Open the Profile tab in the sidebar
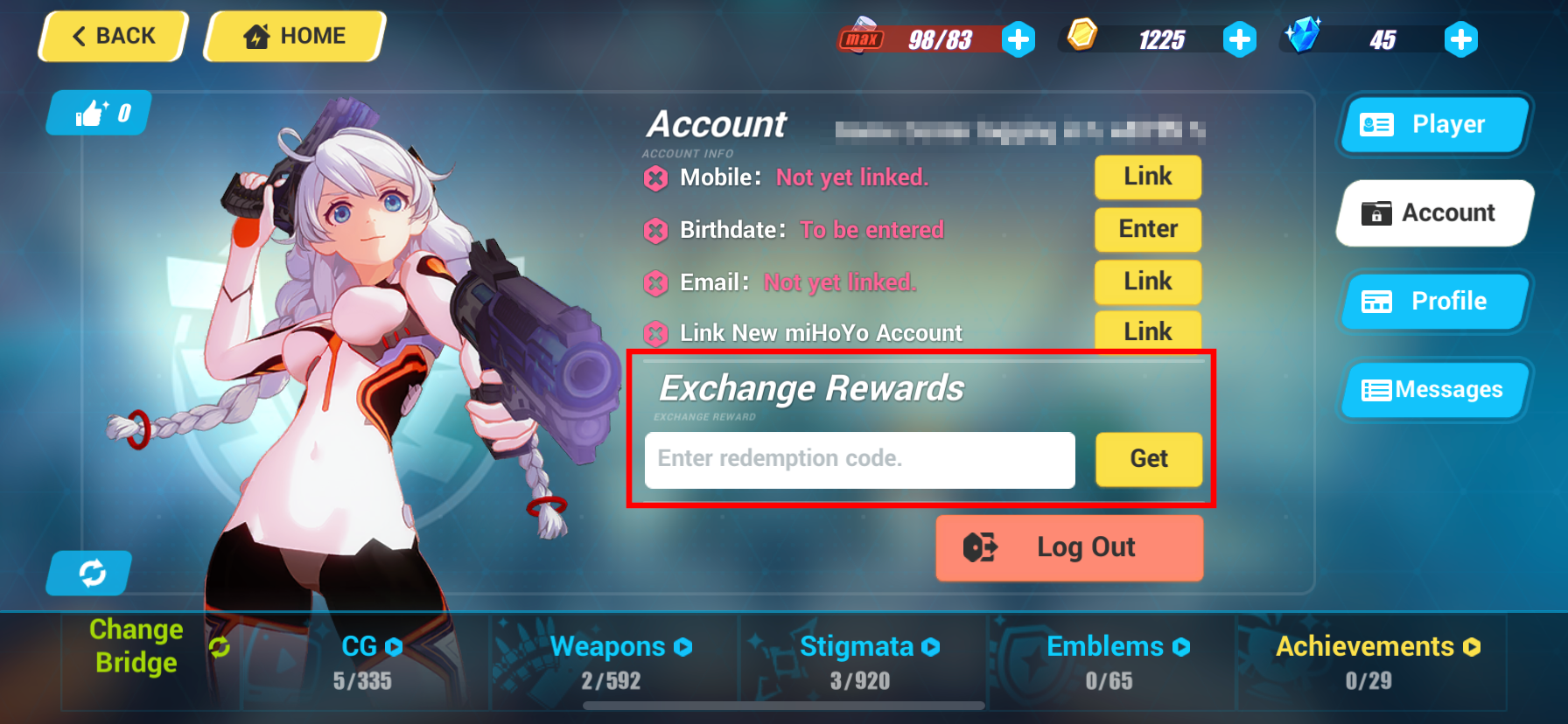 point(1435,301)
